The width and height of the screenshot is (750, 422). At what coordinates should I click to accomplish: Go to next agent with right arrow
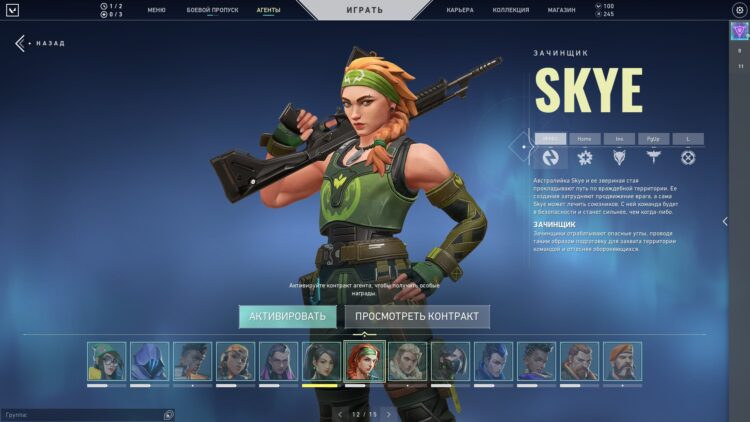click(389, 413)
